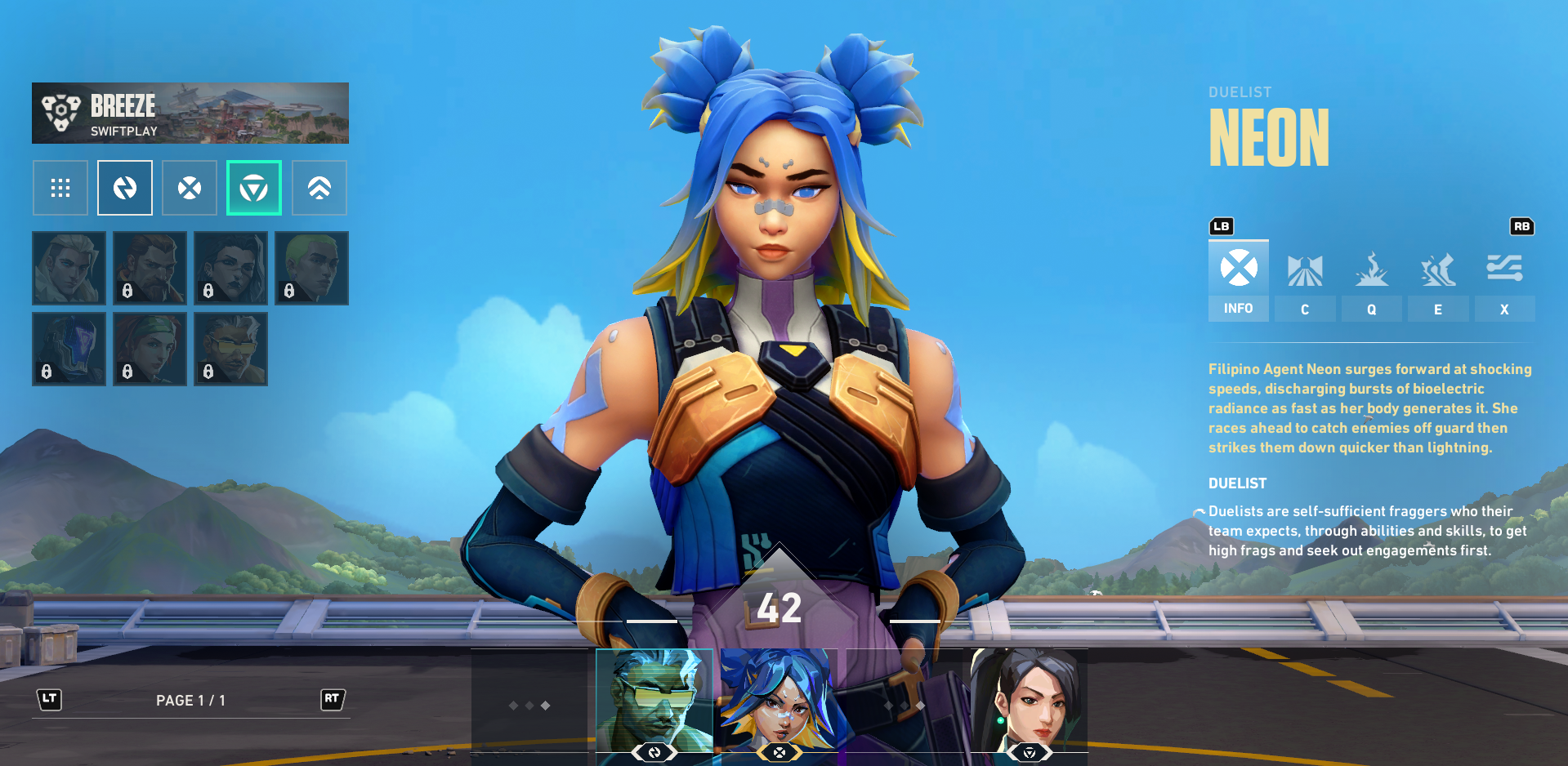Click the role icon under the middle teammate portrait
This screenshot has width=1568, height=766.
click(x=779, y=751)
